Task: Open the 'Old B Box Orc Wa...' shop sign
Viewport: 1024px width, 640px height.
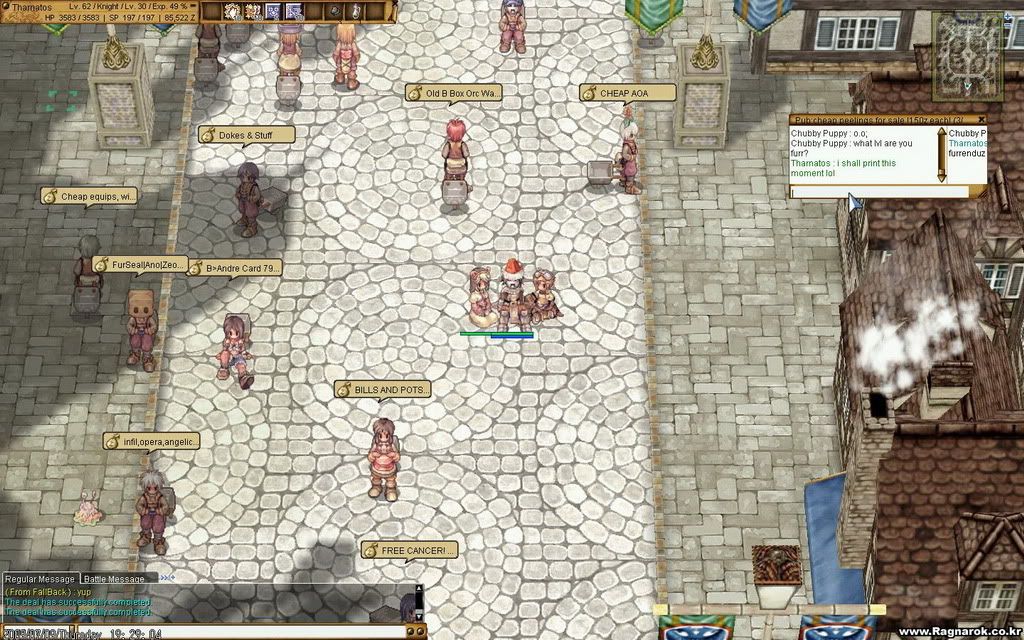Action: (455, 93)
